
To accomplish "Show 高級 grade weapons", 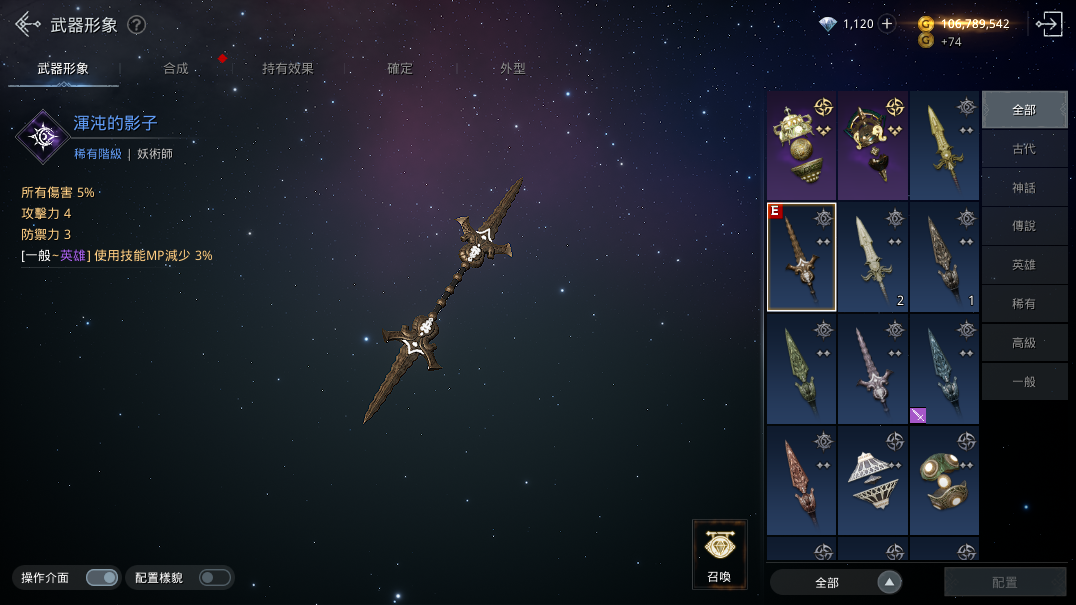I will point(1024,342).
